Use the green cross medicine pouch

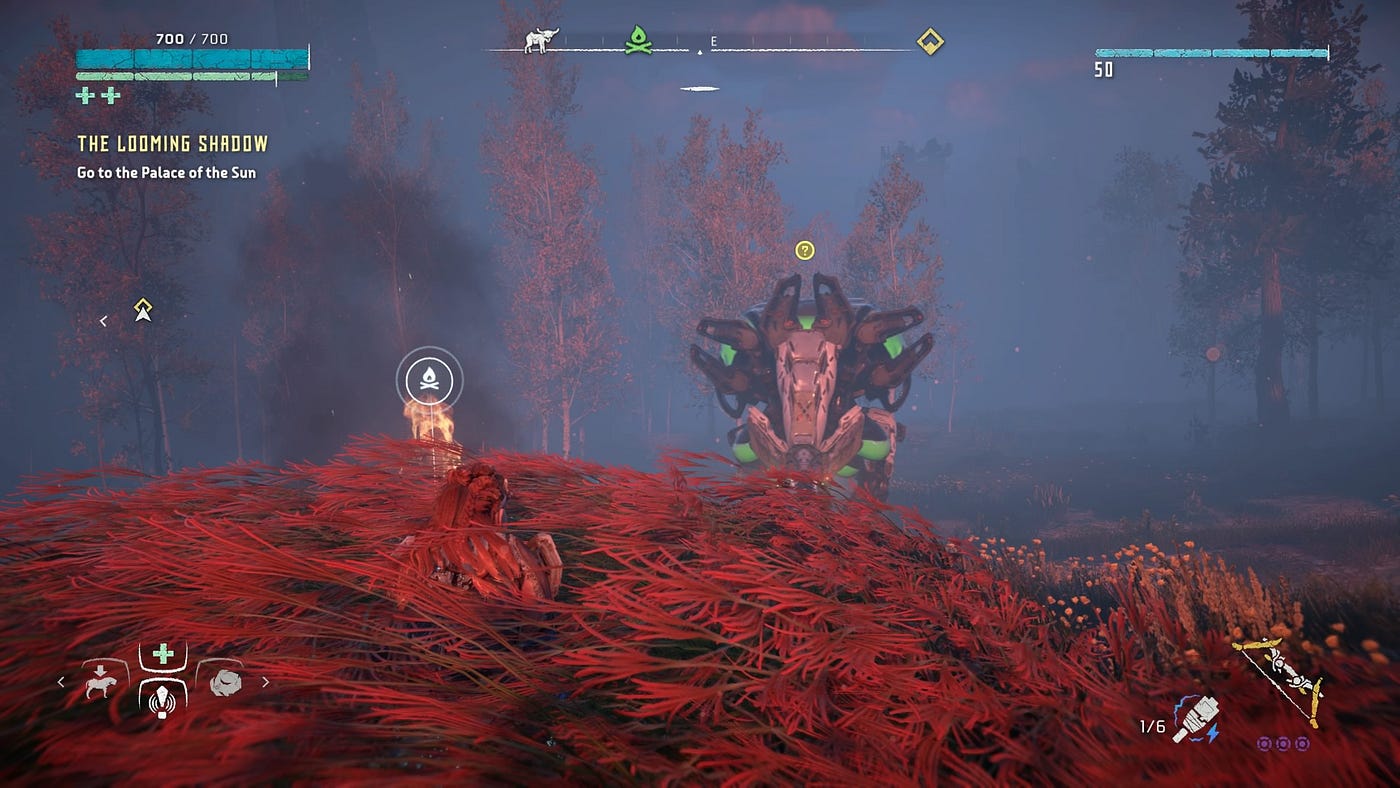coord(162,654)
